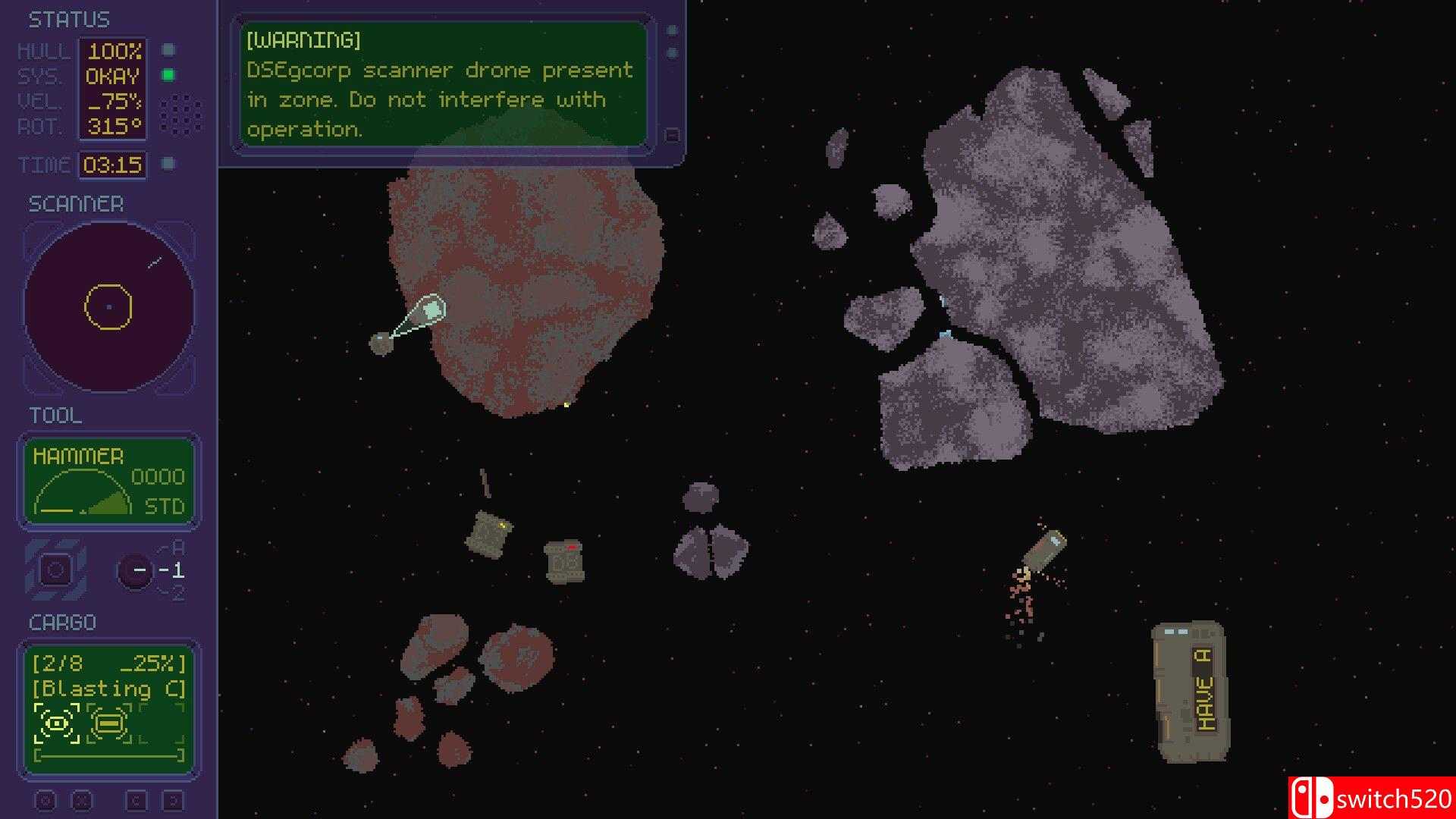Click the speaker grille icon under SYS indicators
Viewport: 1456px width, 819px height.
pos(180,112)
